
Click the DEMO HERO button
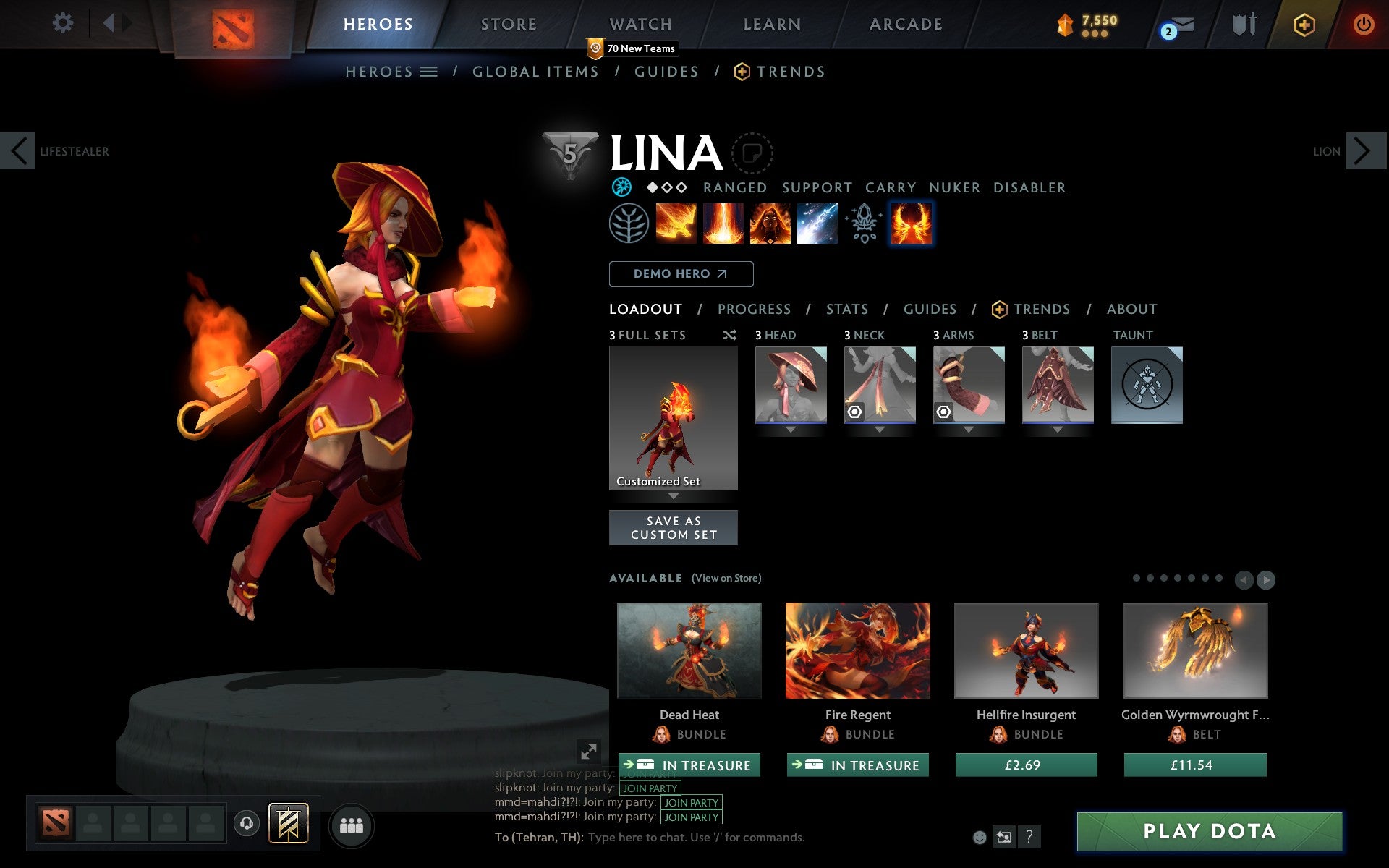(681, 274)
